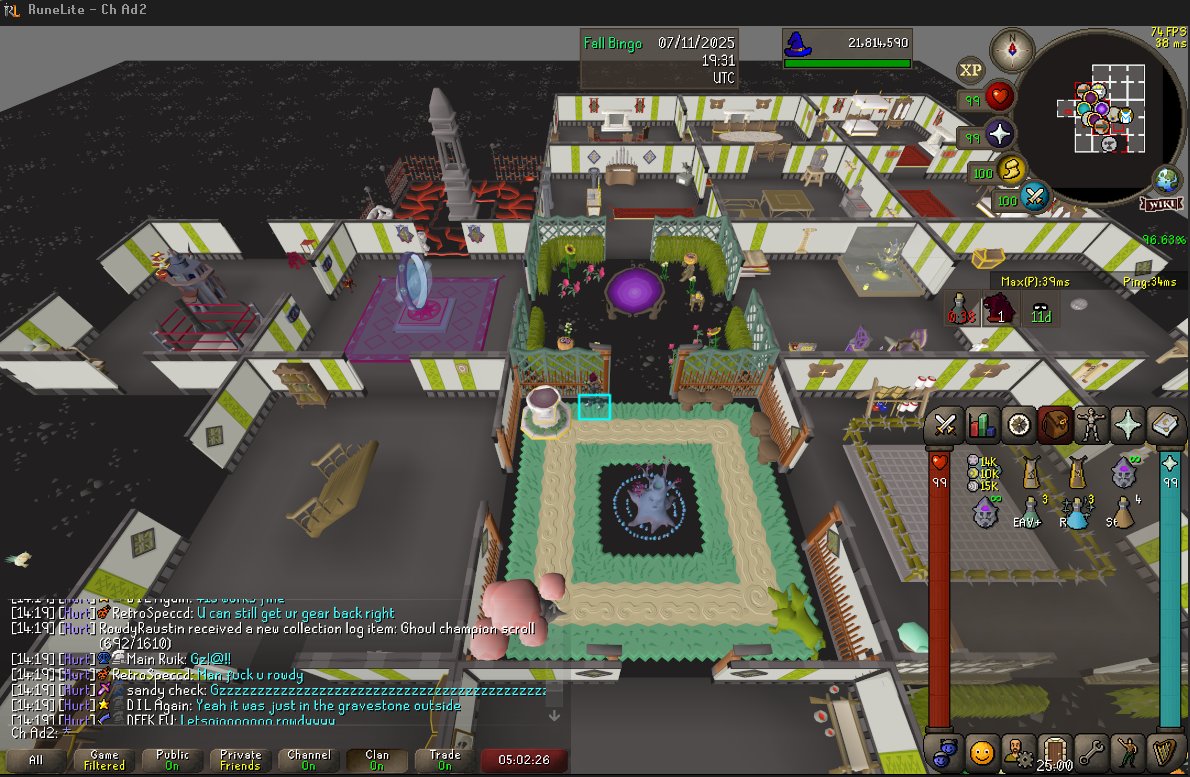Open the Worn Equipment tab
The height and width of the screenshot is (777, 1190).
point(1088,425)
